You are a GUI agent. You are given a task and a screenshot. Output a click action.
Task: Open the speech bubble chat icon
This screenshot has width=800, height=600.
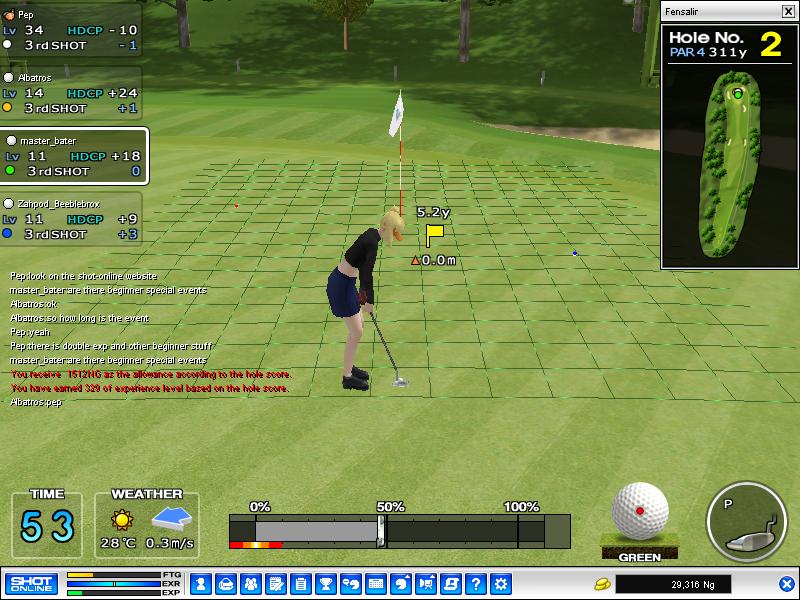(x=350, y=583)
